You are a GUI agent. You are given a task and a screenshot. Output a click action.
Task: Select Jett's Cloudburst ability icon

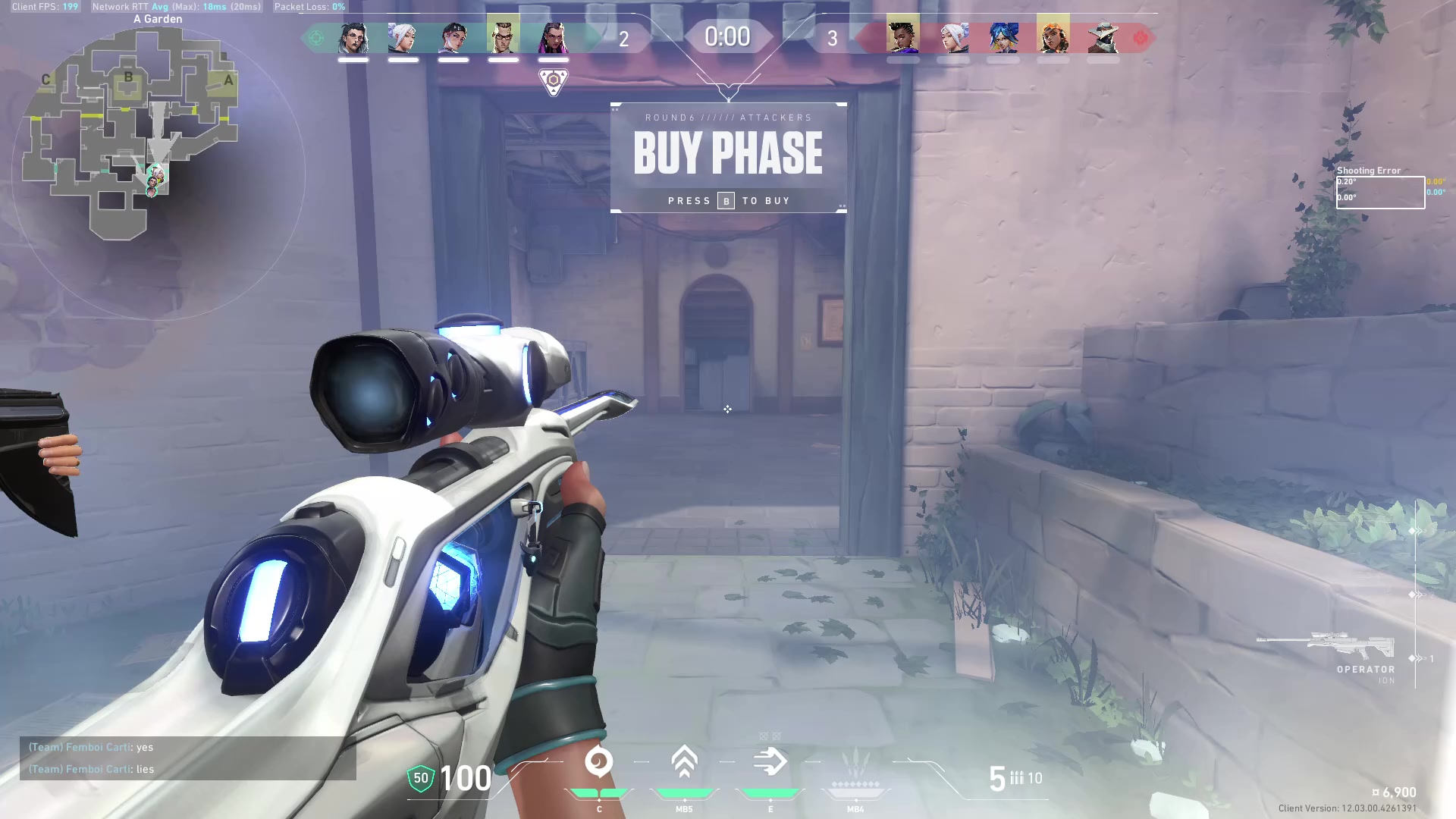(x=599, y=762)
